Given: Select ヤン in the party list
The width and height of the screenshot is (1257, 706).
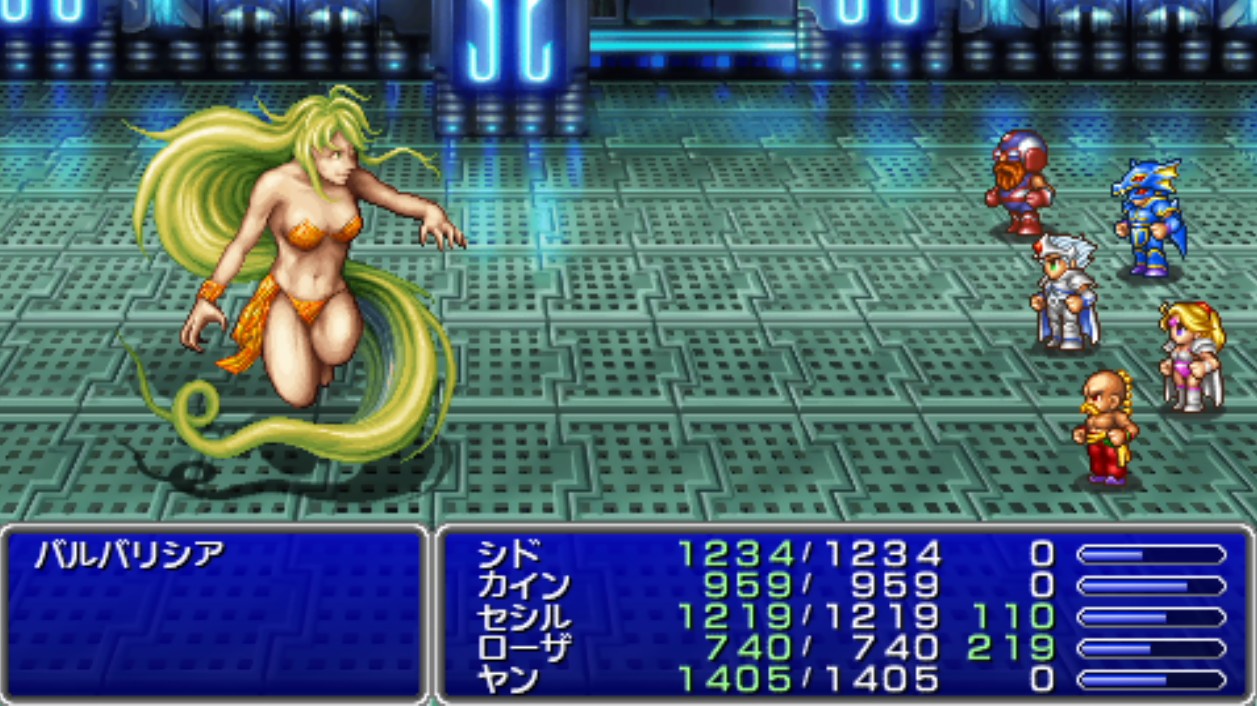Looking at the screenshot, I should click(509, 680).
